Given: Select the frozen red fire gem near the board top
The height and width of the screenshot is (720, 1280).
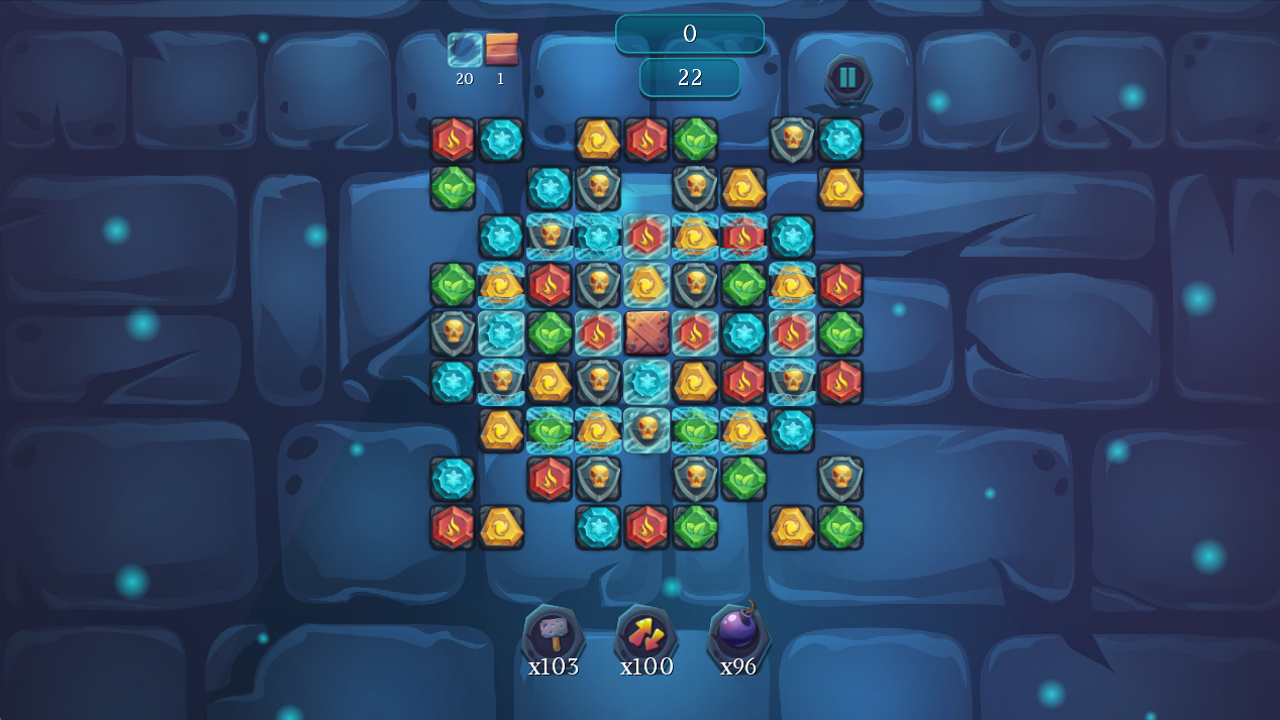Looking at the screenshot, I should pos(644,236).
